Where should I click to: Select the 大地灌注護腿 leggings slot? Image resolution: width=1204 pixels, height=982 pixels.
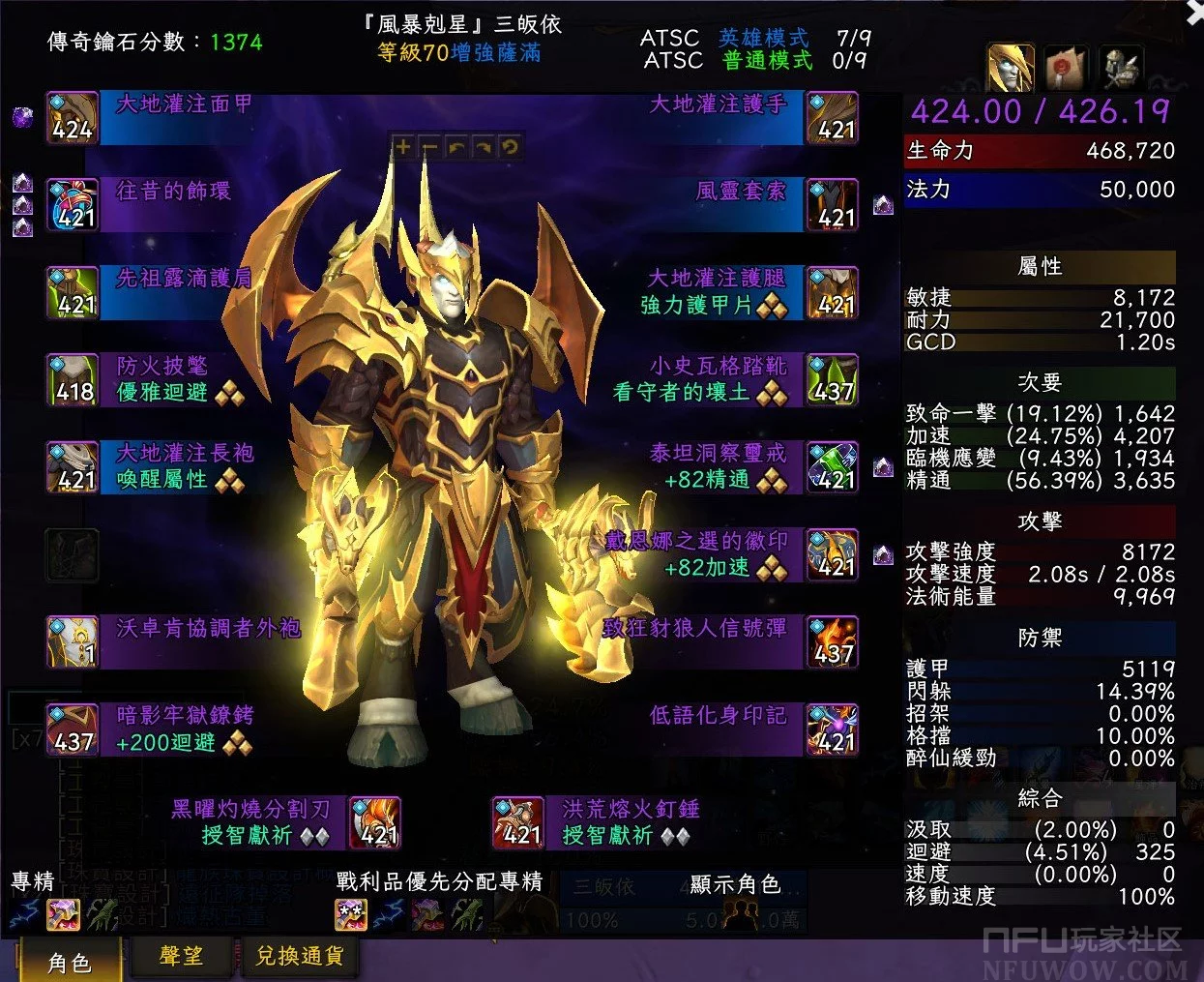833,293
